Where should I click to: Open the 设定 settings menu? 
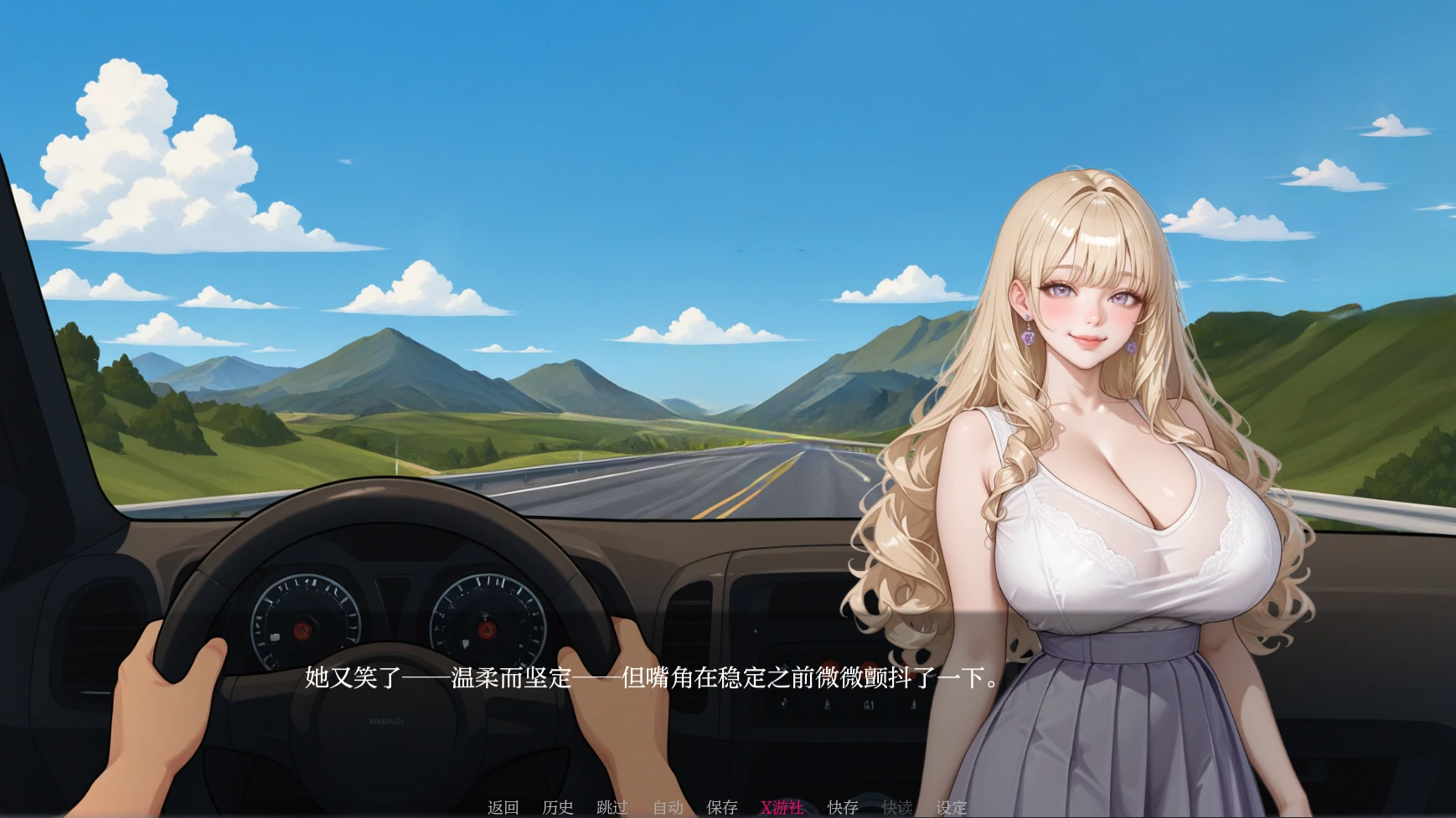coord(952,807)
